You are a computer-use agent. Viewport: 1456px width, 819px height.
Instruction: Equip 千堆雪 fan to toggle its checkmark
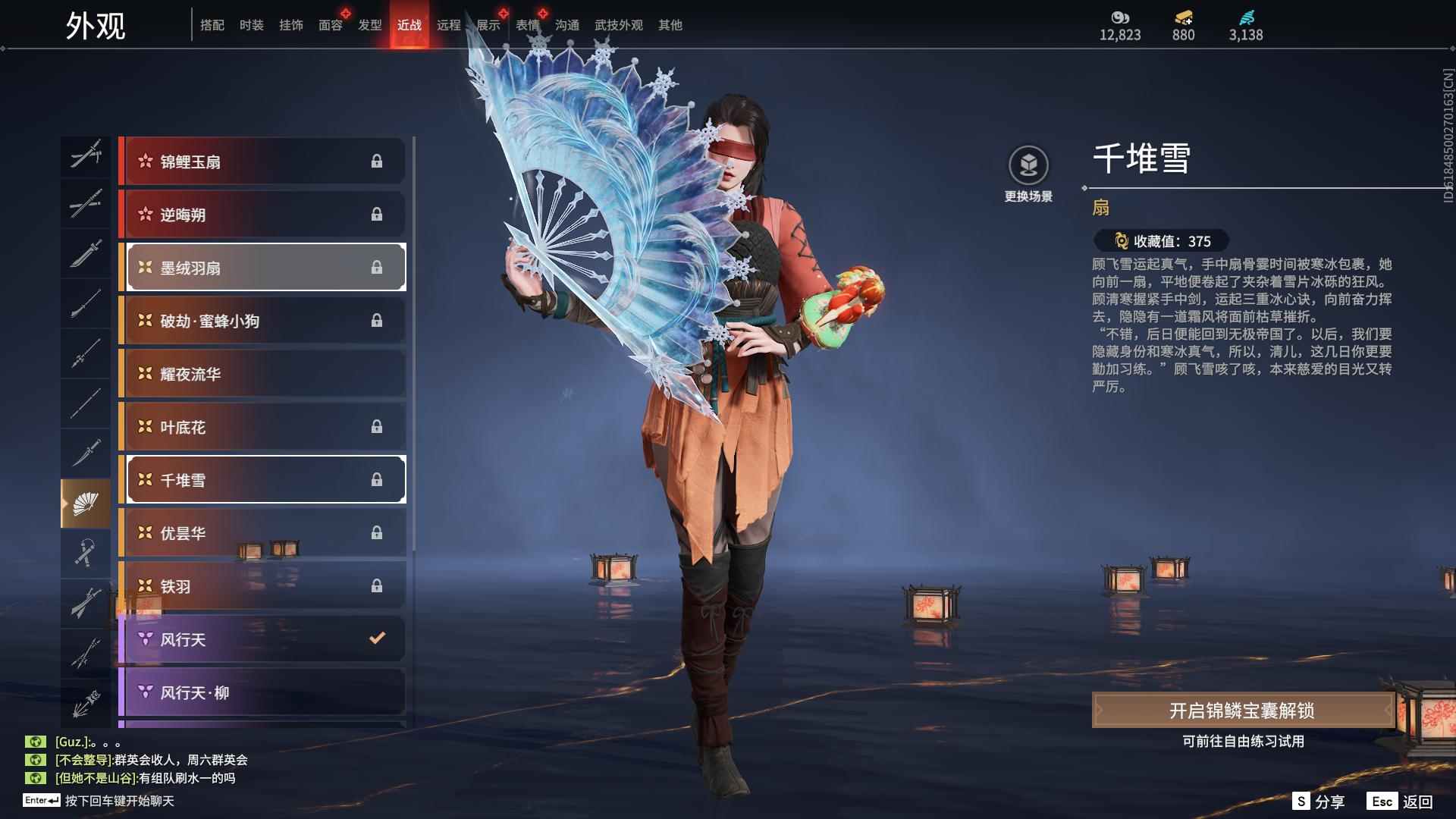[x=264, y=479]
